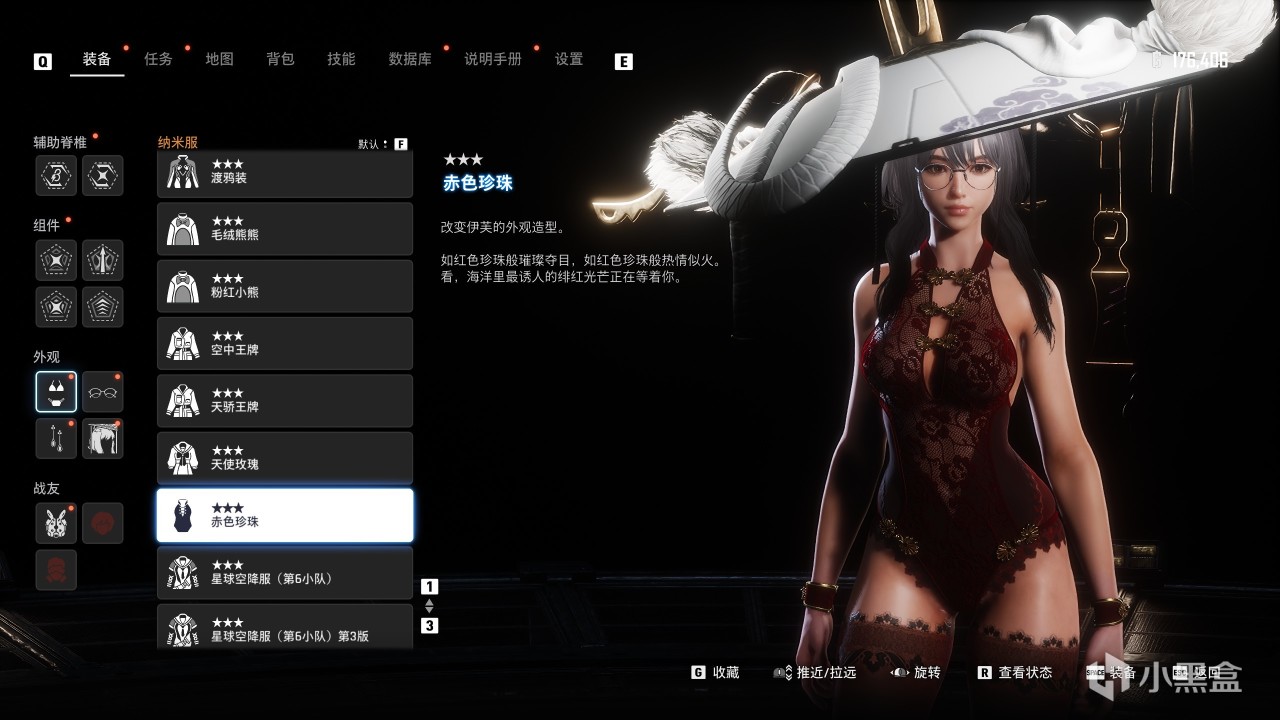
Task: Open the glasses appearance slot
Action: click(x=102, y=392)
